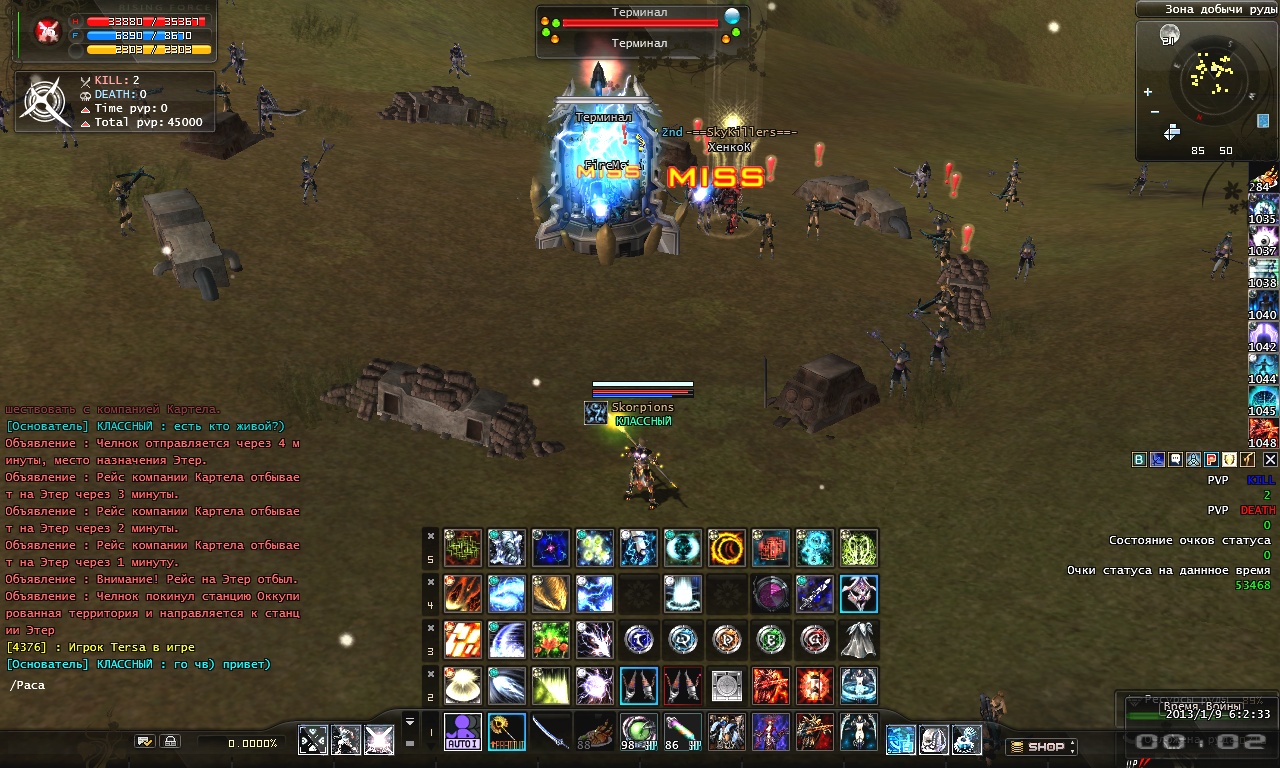The width and height of the screenshot is (1280, 768).
Task: Close the small icon menu bar
Action: 1270,460
